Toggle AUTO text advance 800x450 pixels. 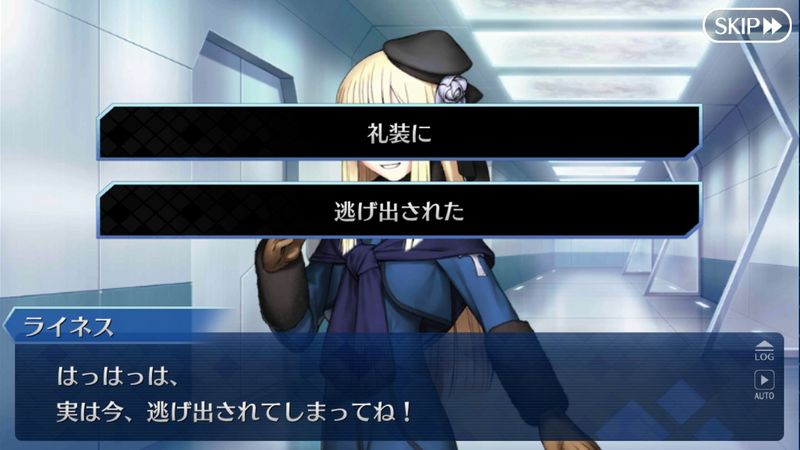click(x=764, y=384)
